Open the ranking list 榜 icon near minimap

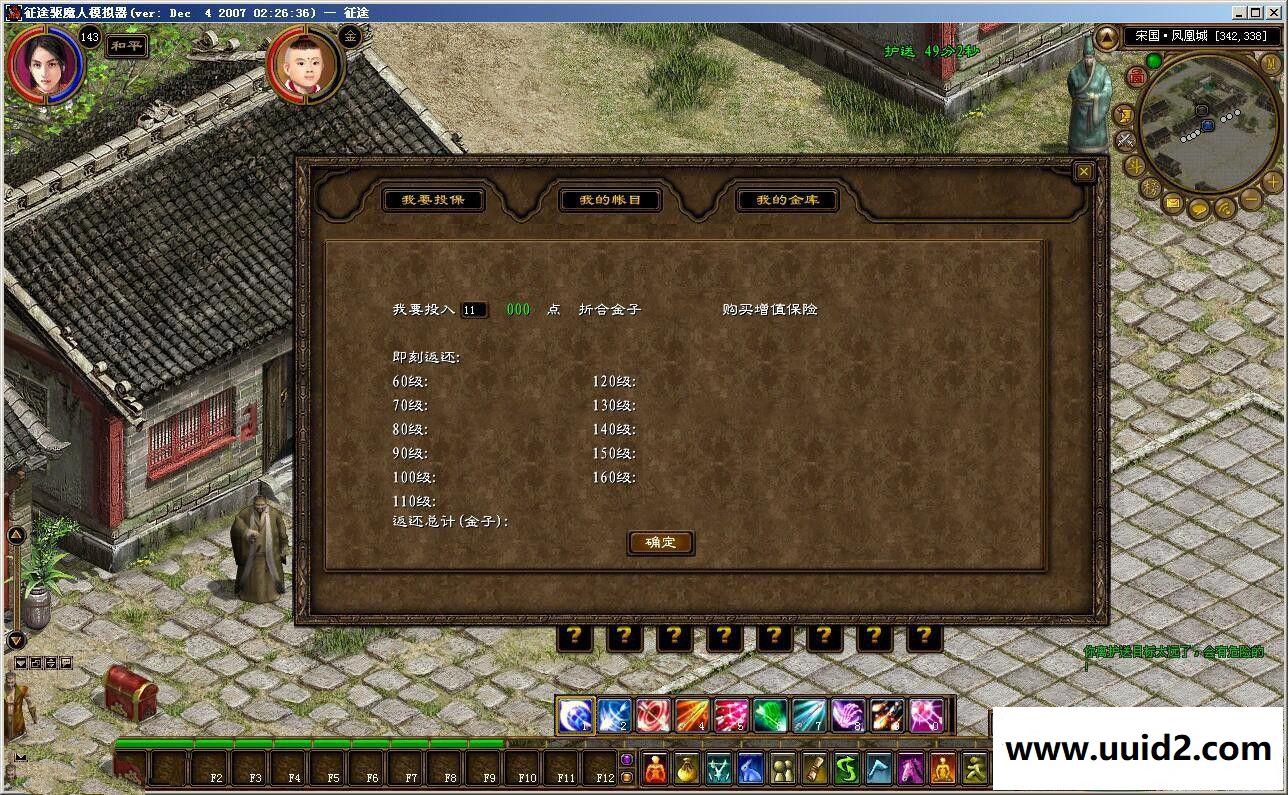click(x=1149, y=187)
